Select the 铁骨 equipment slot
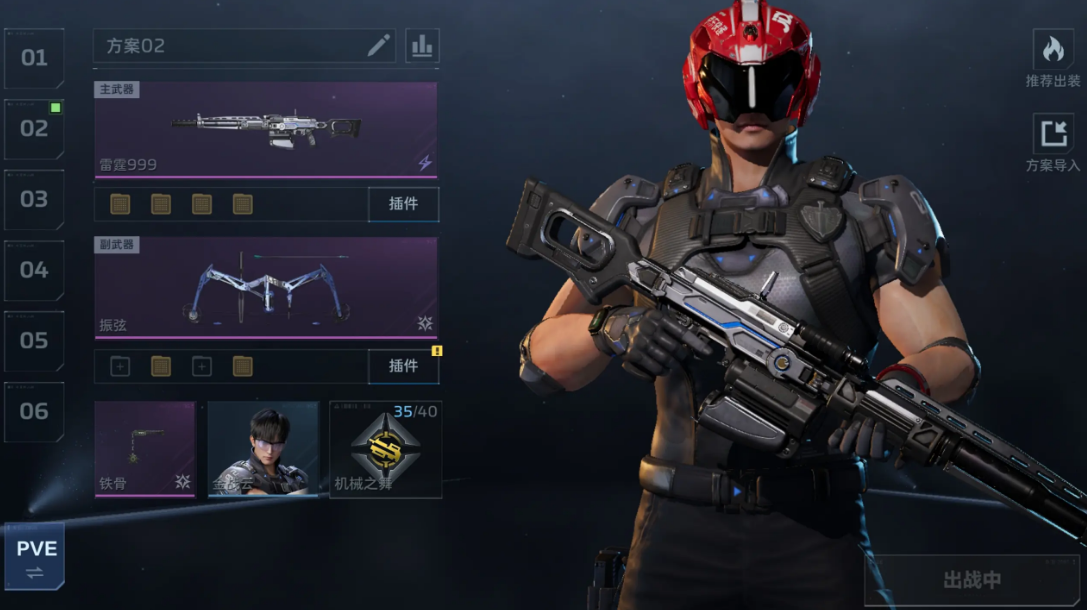The height and width of the screenshot is (610, 1087). click(x=145, y=449)
